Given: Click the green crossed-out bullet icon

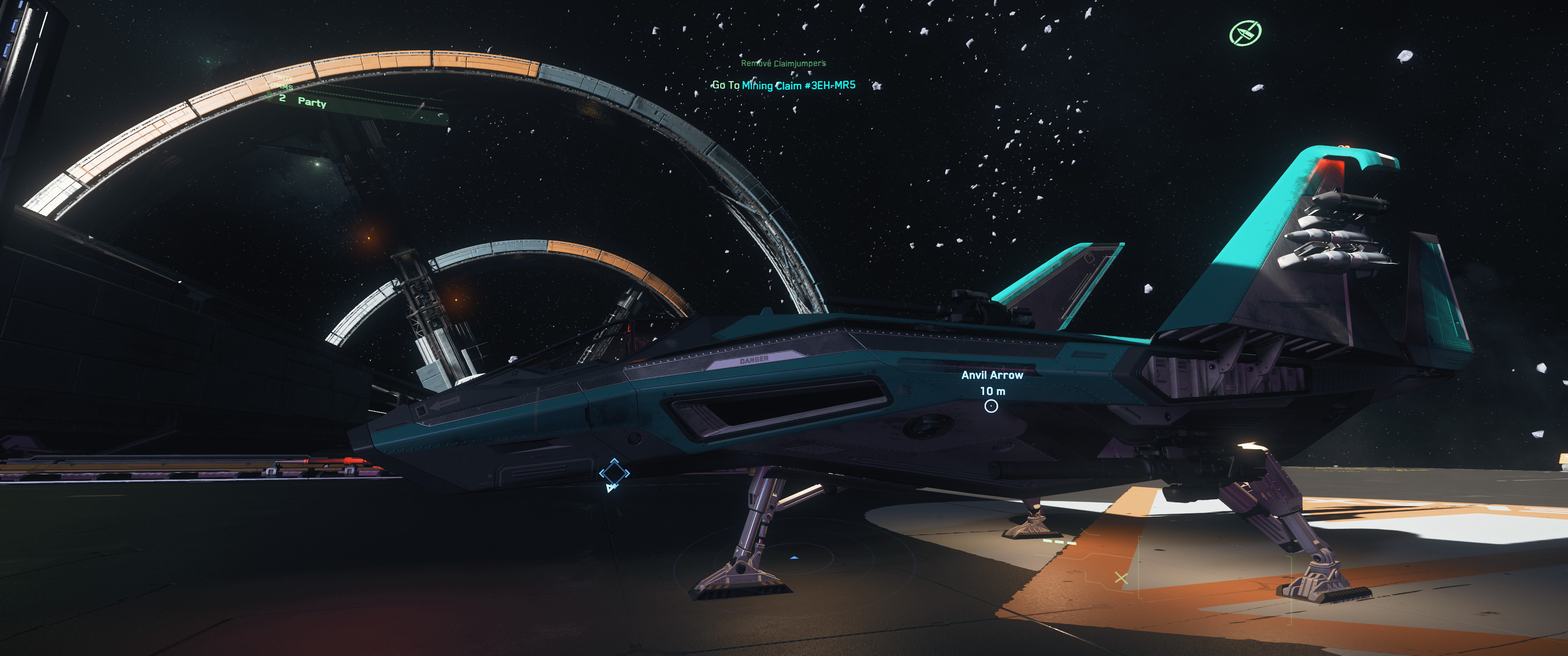Looking at the screenshot, I should pyautogui.click(x=1245, y=33).
